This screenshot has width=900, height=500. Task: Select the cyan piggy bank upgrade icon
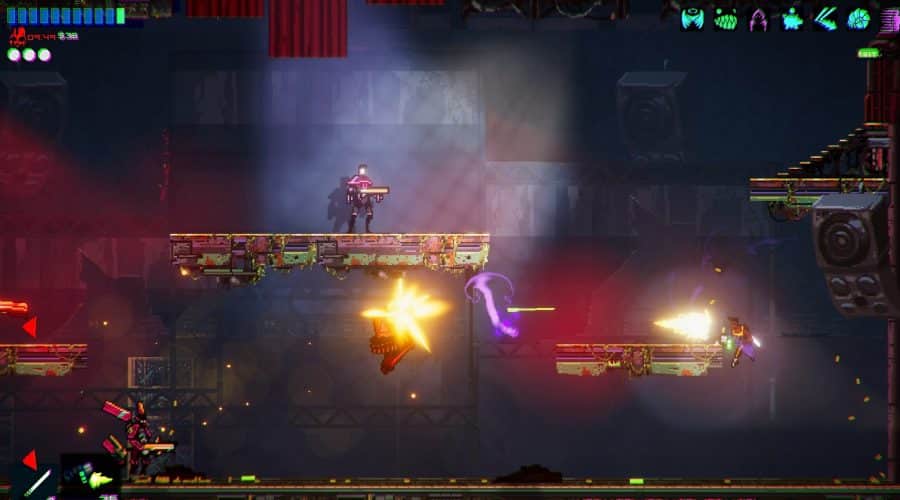click(x=792, y=18)
